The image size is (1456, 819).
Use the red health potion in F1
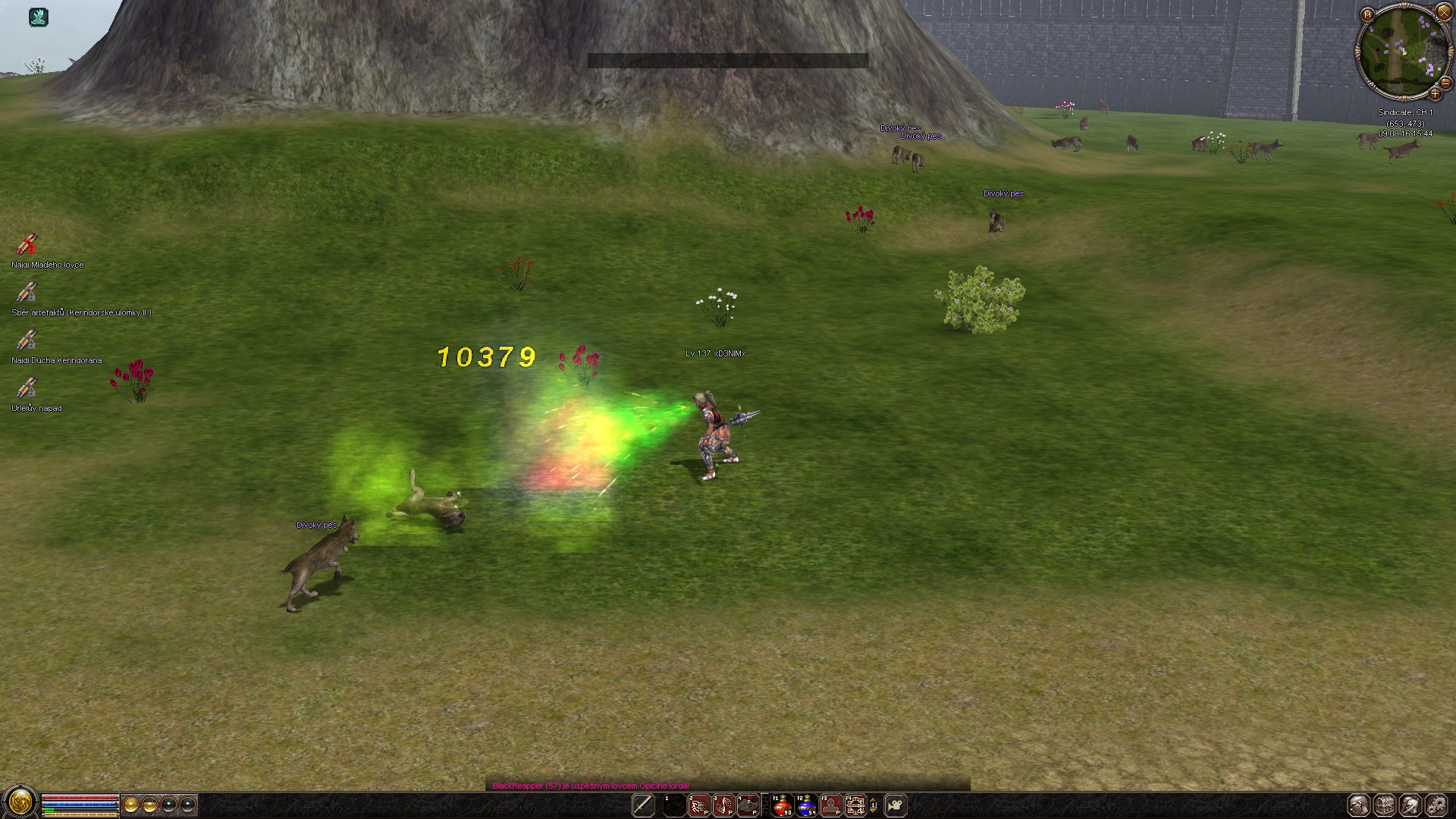point(782,805)
